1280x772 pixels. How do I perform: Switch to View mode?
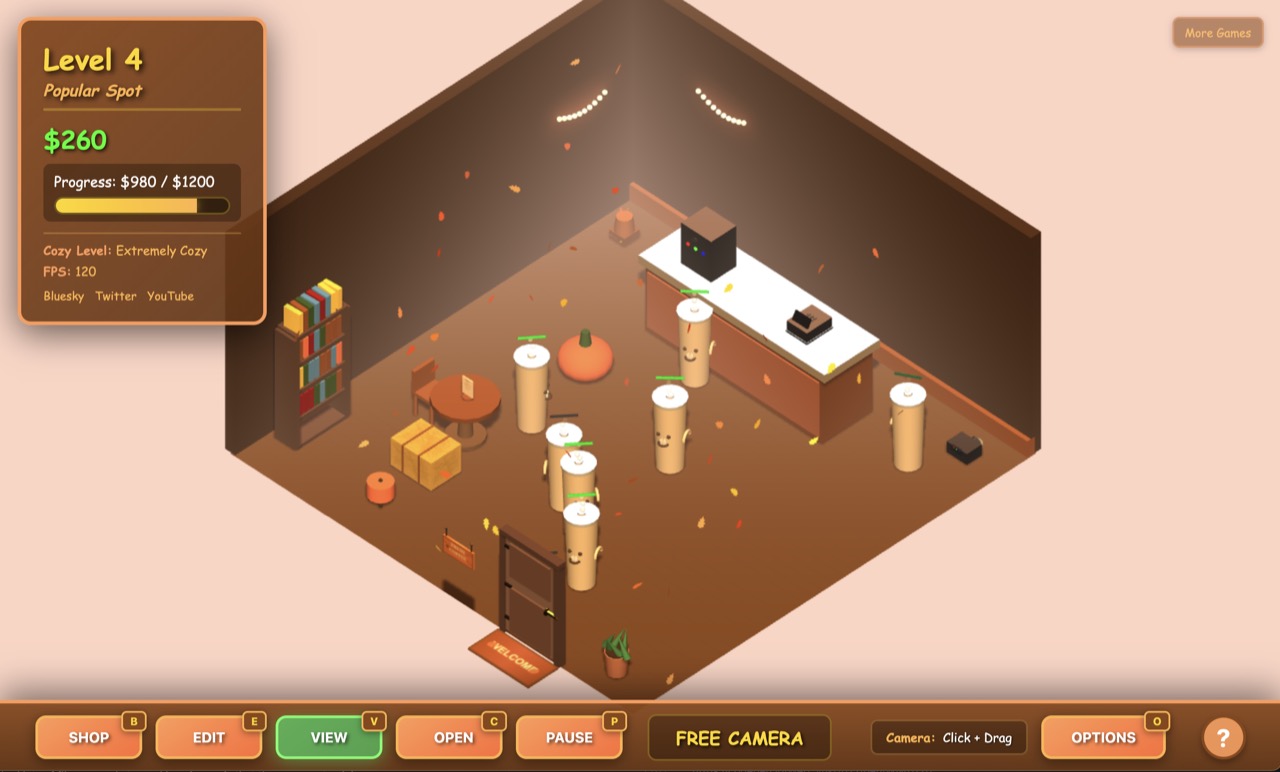329,737
